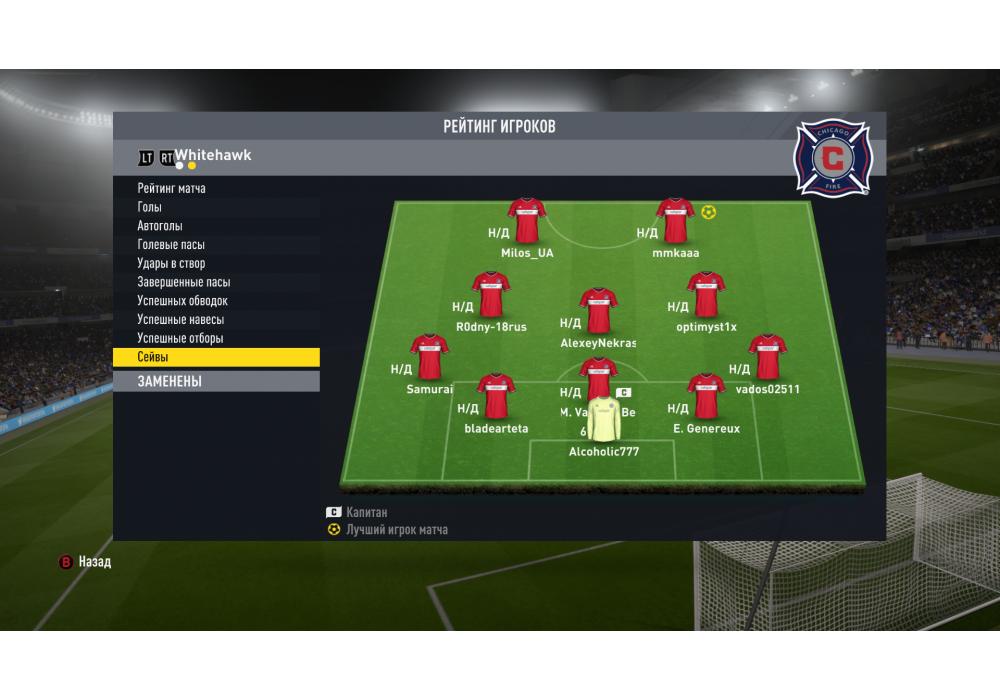Screen dimensions: 1000x700
Task: Show Голевые пасы statistics
Action: coord(171,245)
